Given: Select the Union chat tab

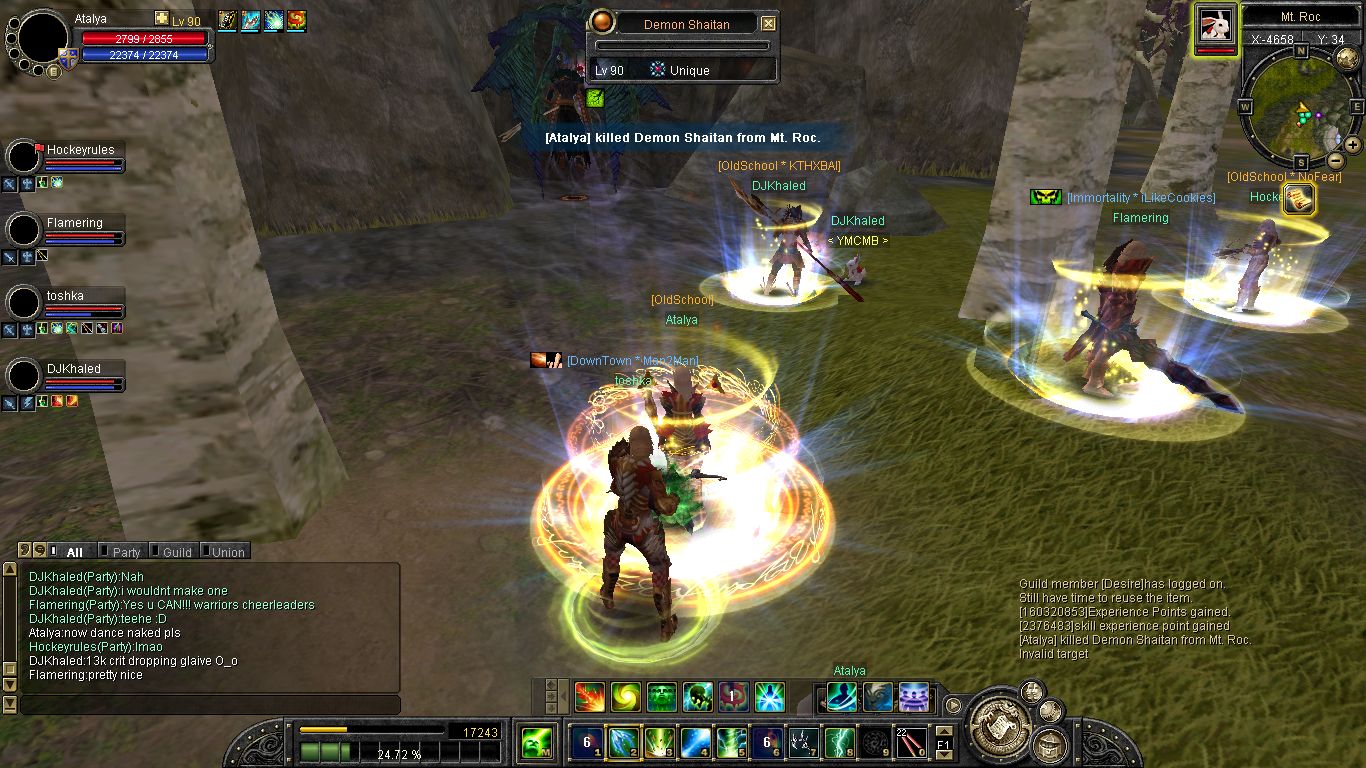Looking at the screenshot, I should pos(227,552).
